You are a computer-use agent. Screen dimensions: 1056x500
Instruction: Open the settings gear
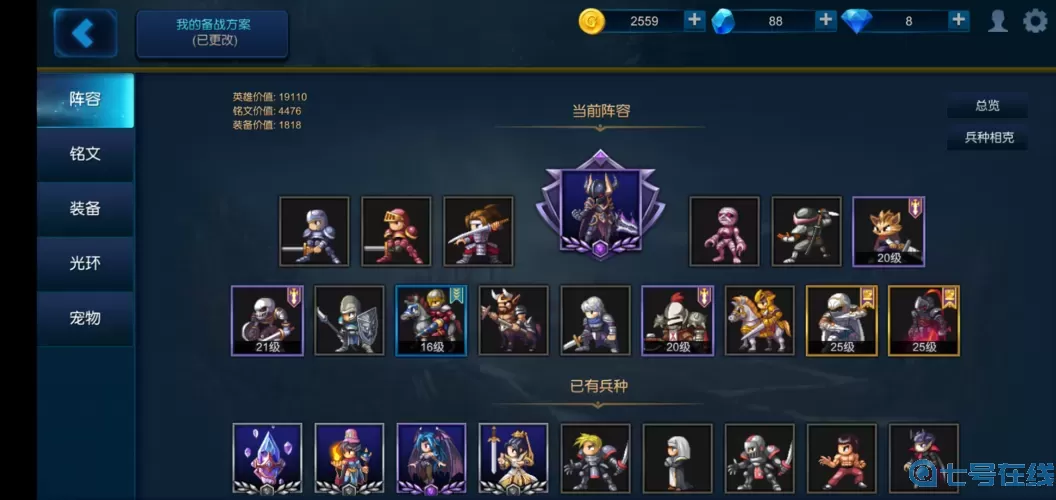coord(1035,21)
